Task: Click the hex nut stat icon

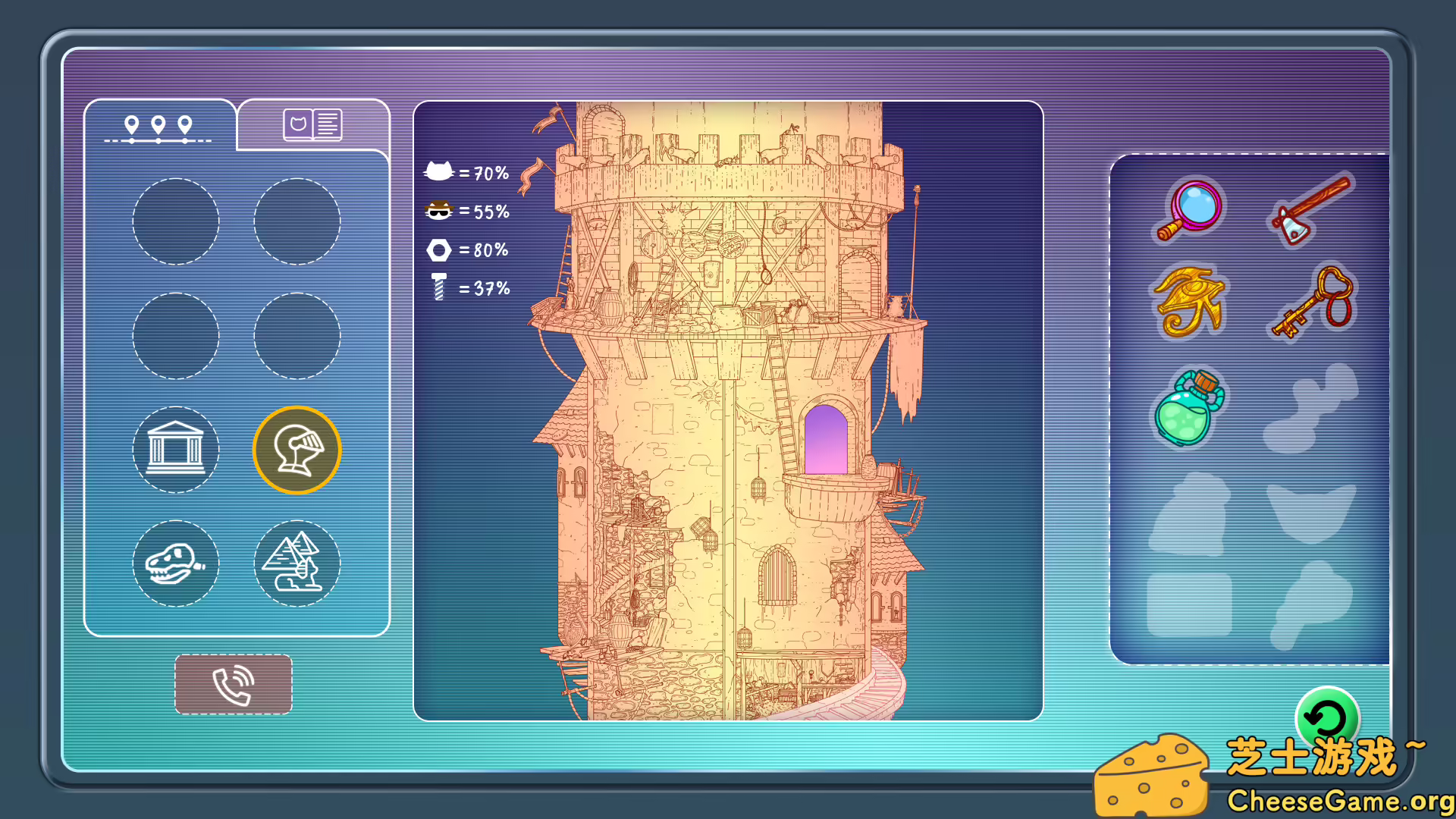Action: tap(438, 249)
